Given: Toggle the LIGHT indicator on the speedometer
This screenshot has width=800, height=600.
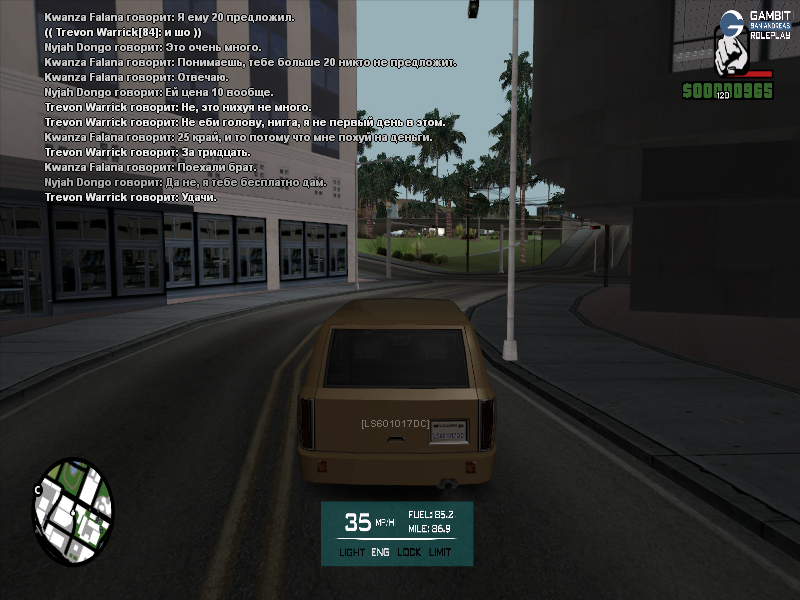Looking at the screenshot, I should click(x=352, y=552).
